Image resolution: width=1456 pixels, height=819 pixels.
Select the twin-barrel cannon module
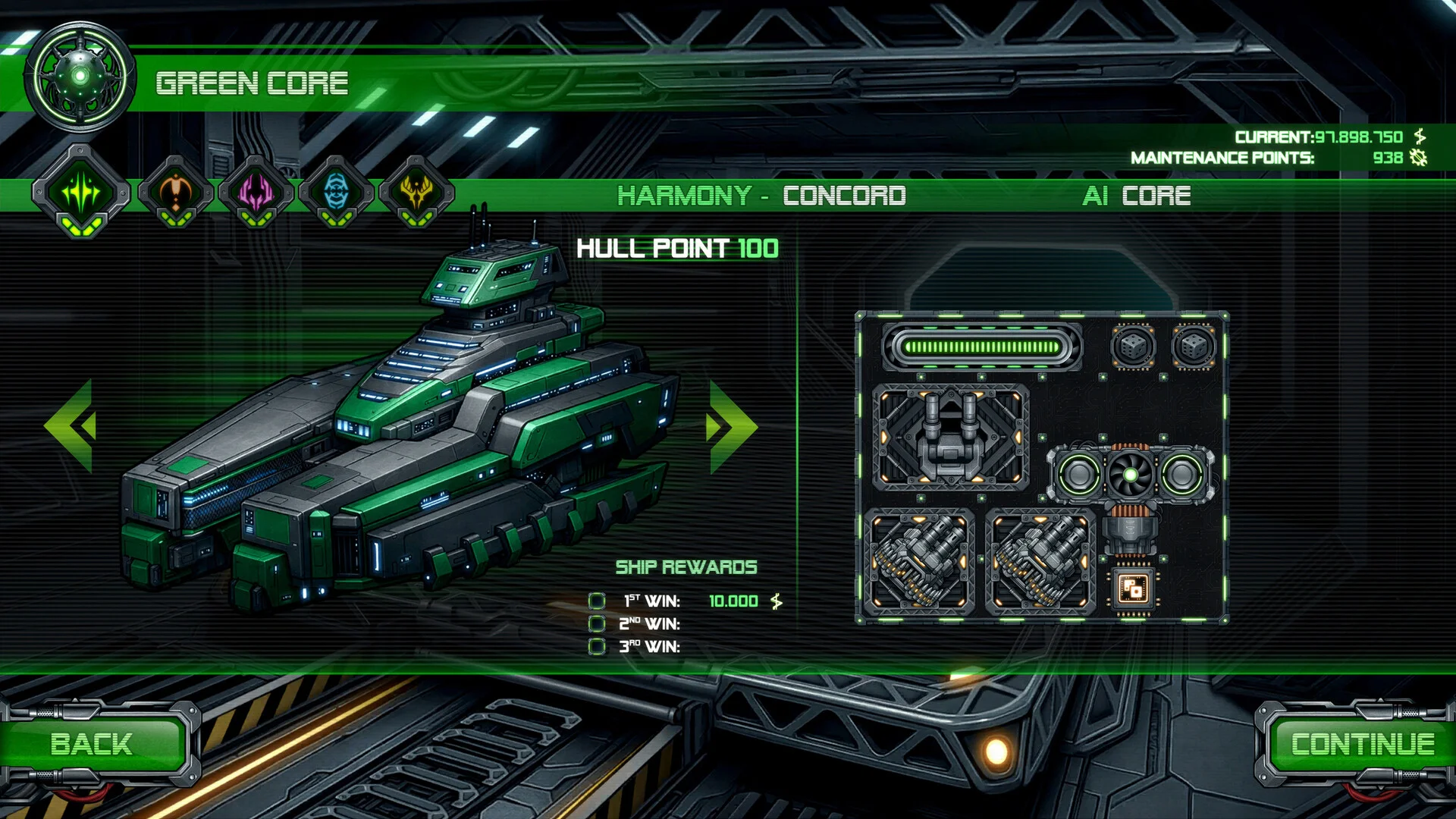[950, 438]
